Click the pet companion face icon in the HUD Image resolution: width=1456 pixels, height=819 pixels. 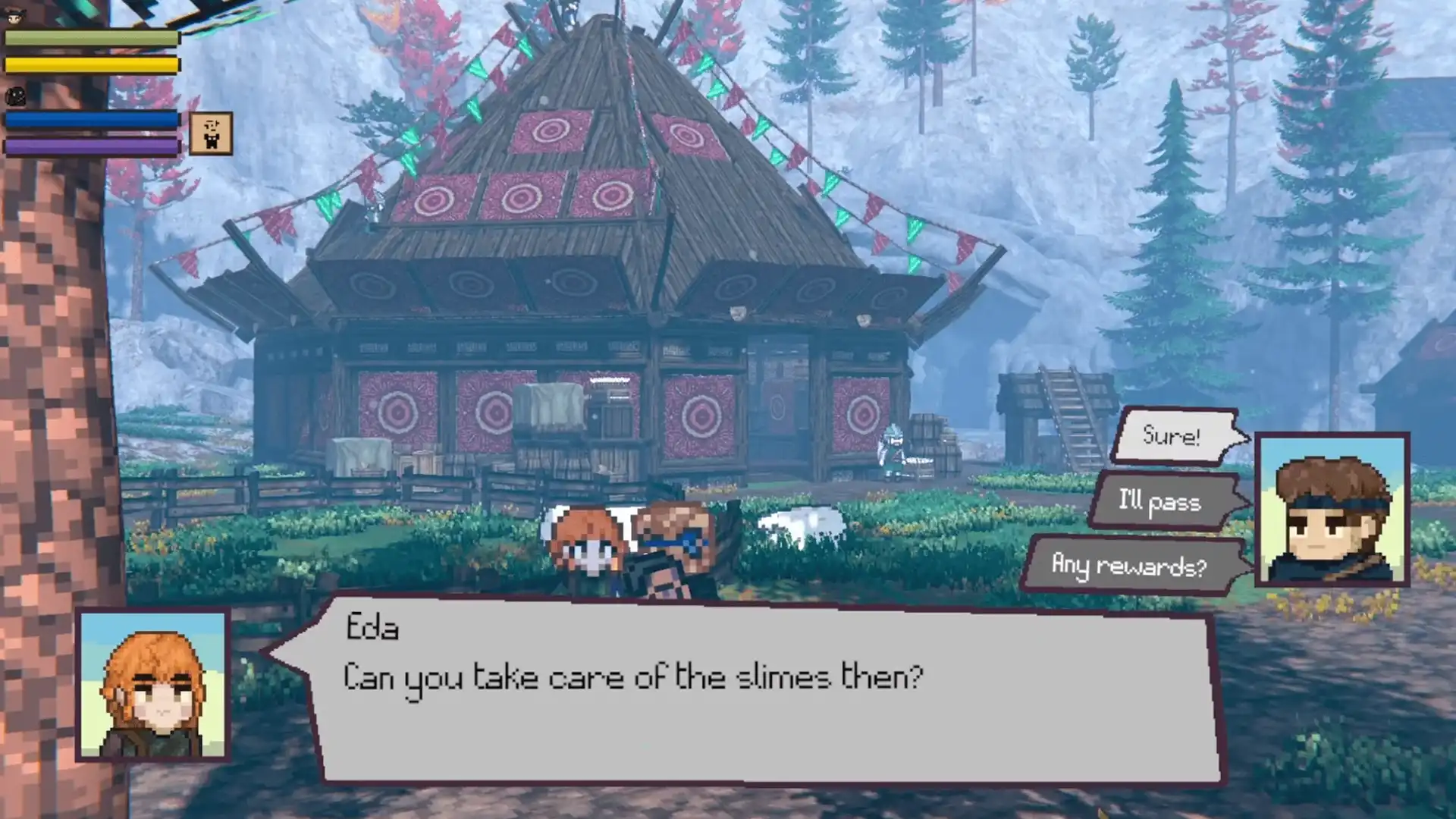pos(17,97)
